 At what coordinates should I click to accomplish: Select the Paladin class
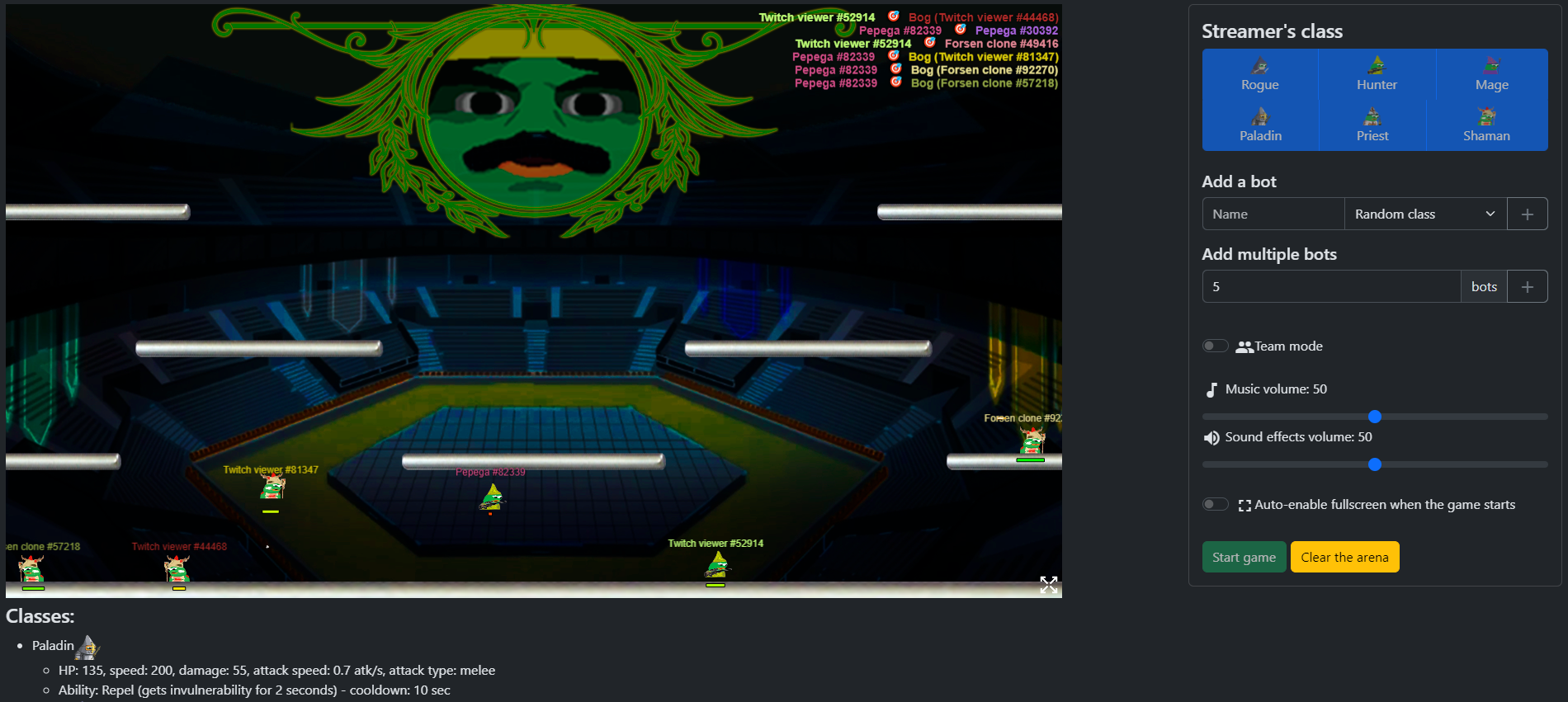1260,125
